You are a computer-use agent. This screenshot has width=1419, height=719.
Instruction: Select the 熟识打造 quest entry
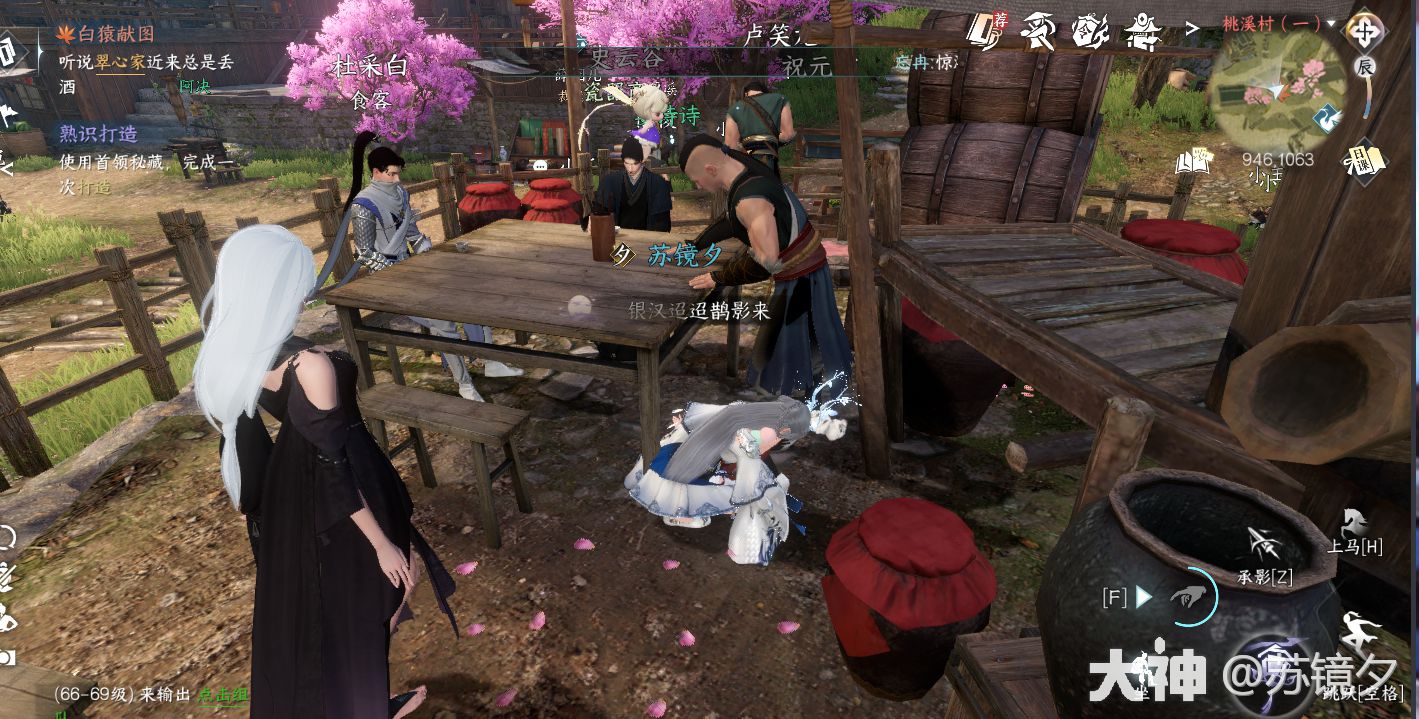pyautogui.click(x=98, y=134)
